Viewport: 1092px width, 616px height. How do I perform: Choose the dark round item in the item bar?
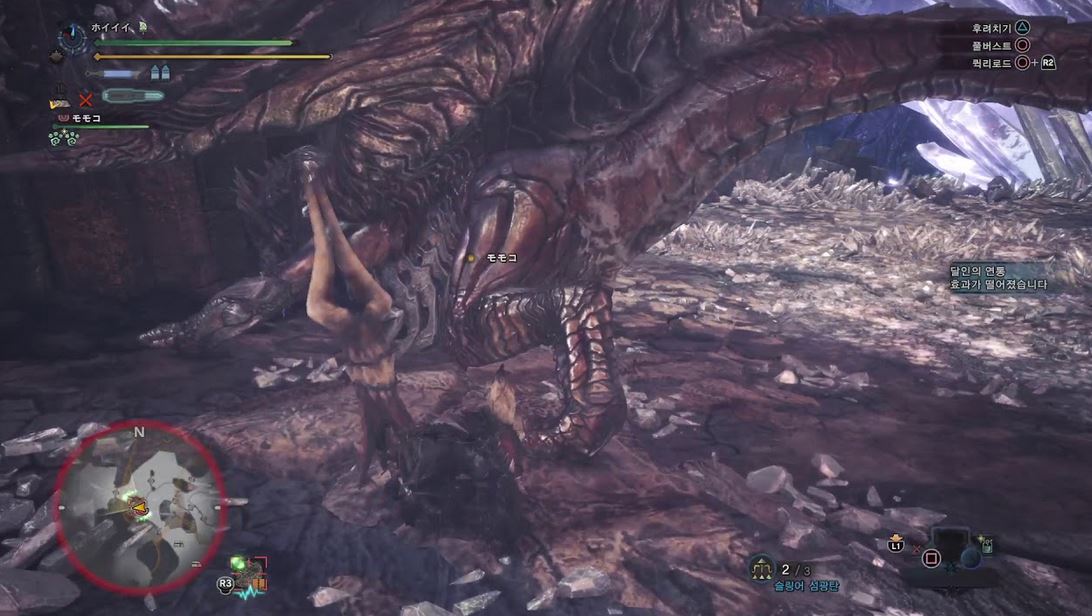coord(970,558)
